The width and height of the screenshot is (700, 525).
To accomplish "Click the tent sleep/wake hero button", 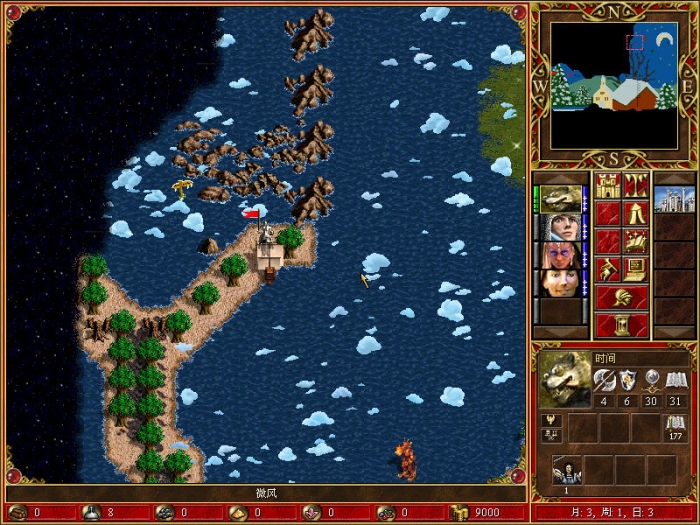I will 636,213.
